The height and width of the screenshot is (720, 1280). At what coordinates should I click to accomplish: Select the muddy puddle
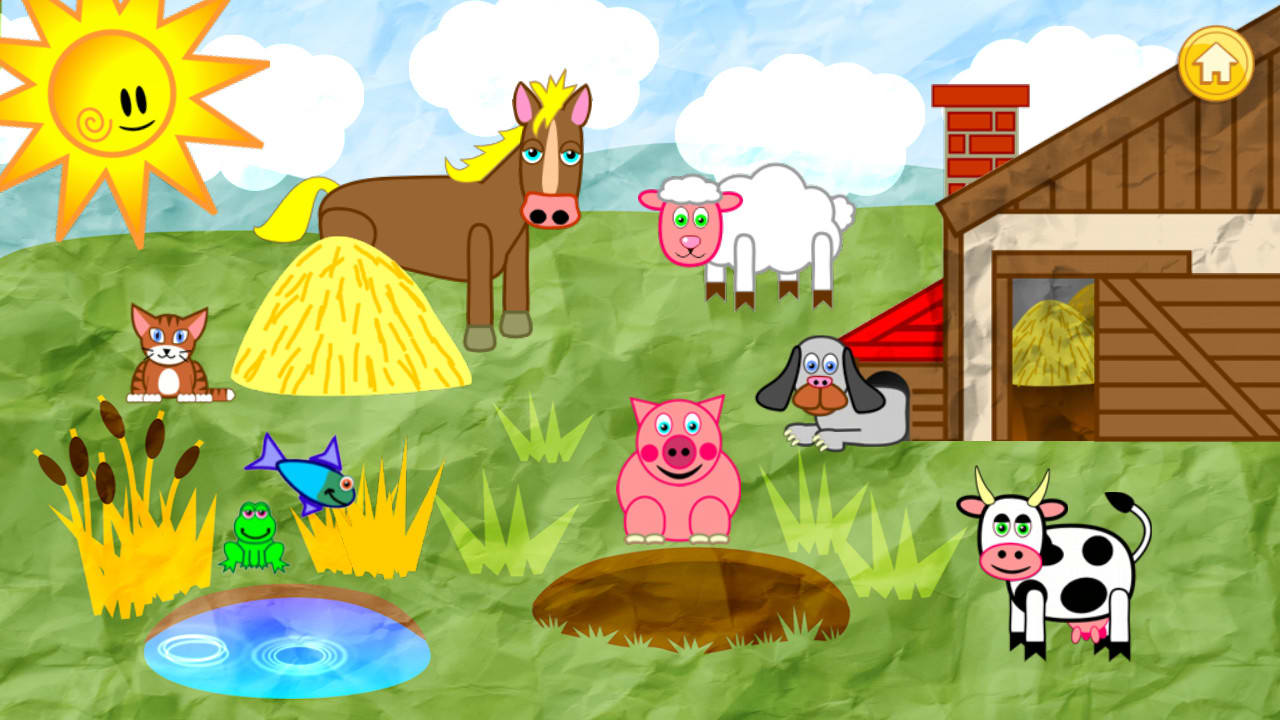(x=690, y=595)
